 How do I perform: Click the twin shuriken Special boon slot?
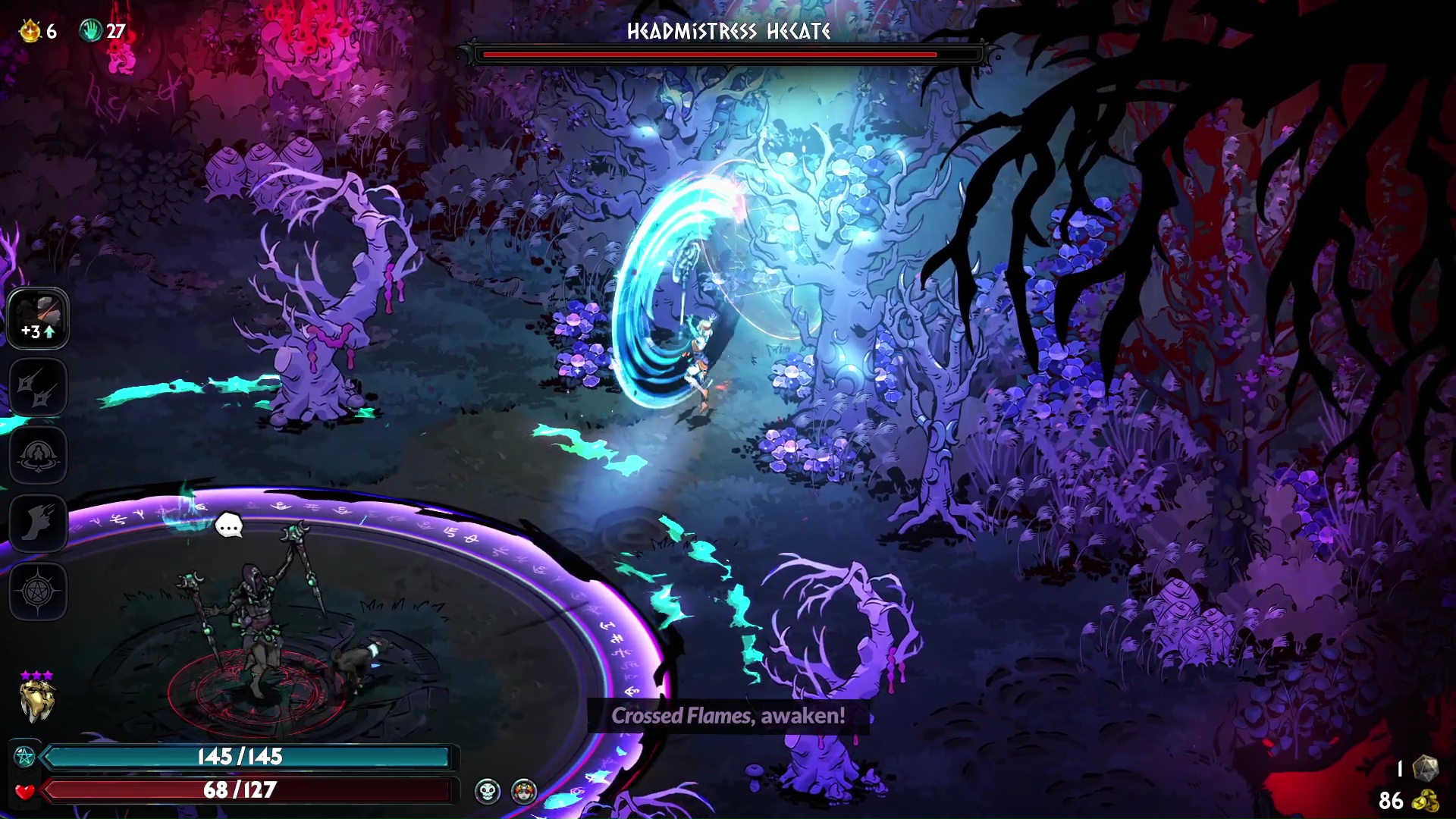coord(38,387)
